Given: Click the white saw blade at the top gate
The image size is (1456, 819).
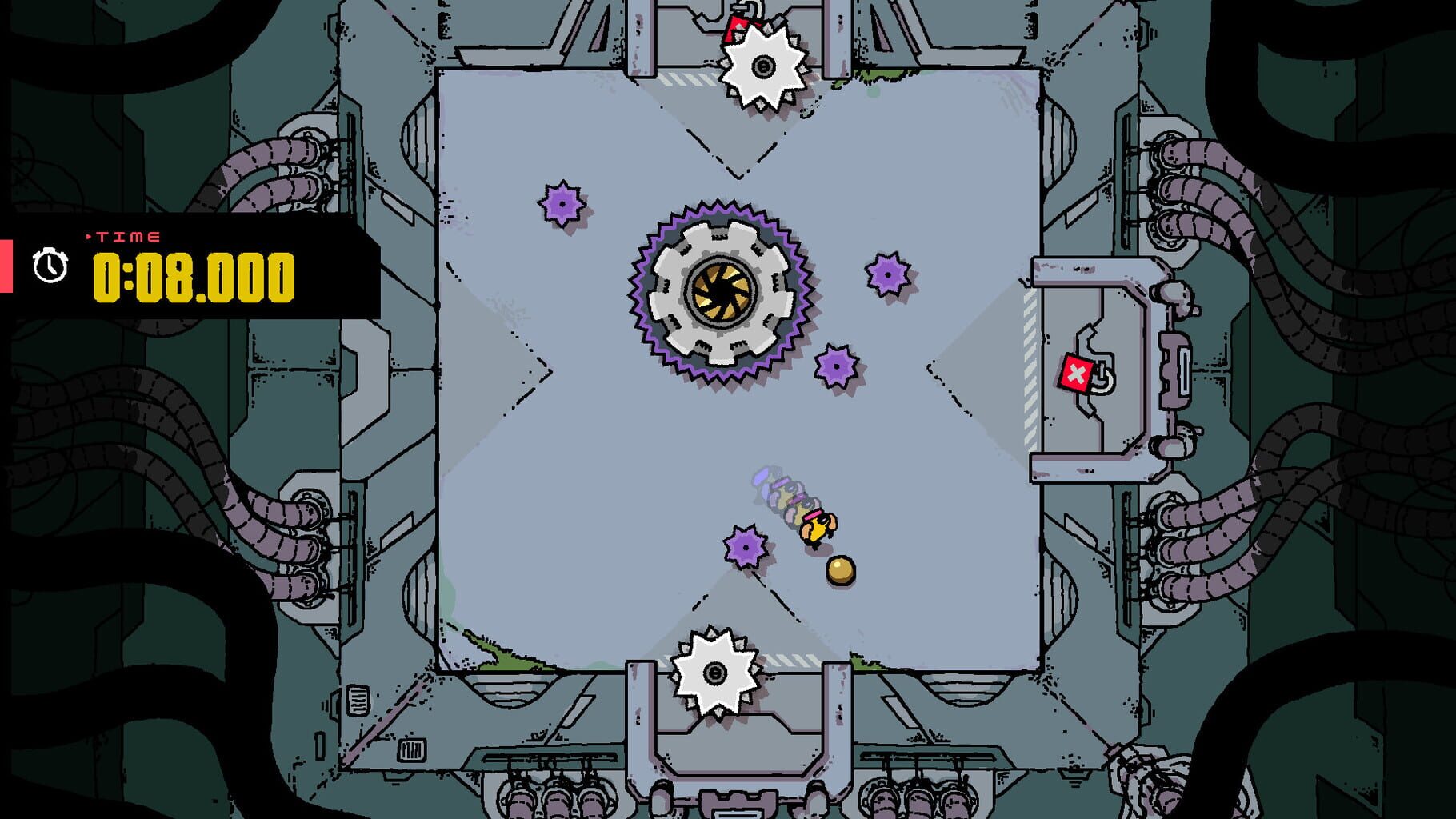Looking at the screenshot, I should click(764, 64).
